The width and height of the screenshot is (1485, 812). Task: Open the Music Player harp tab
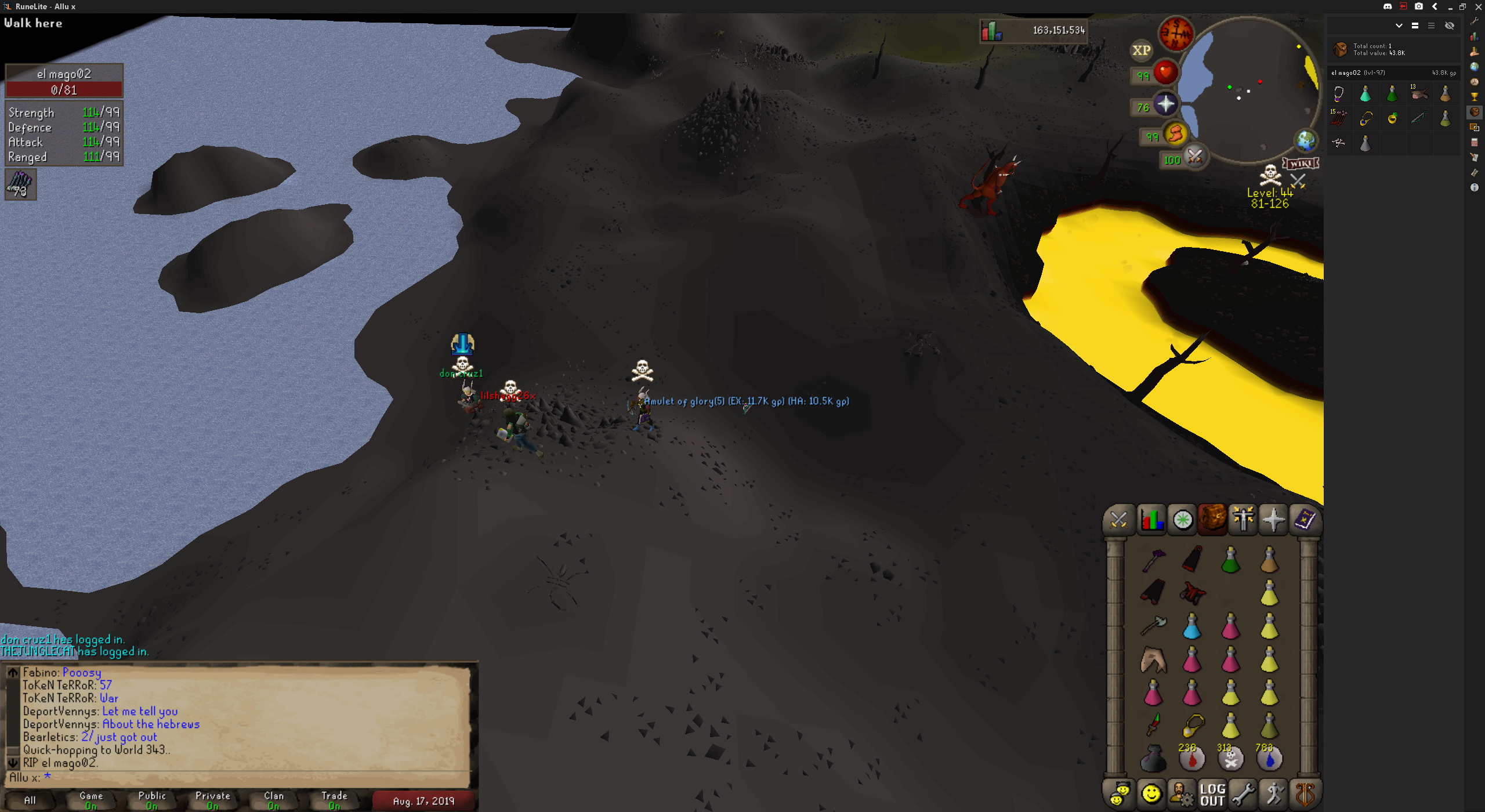(1305, 794)
